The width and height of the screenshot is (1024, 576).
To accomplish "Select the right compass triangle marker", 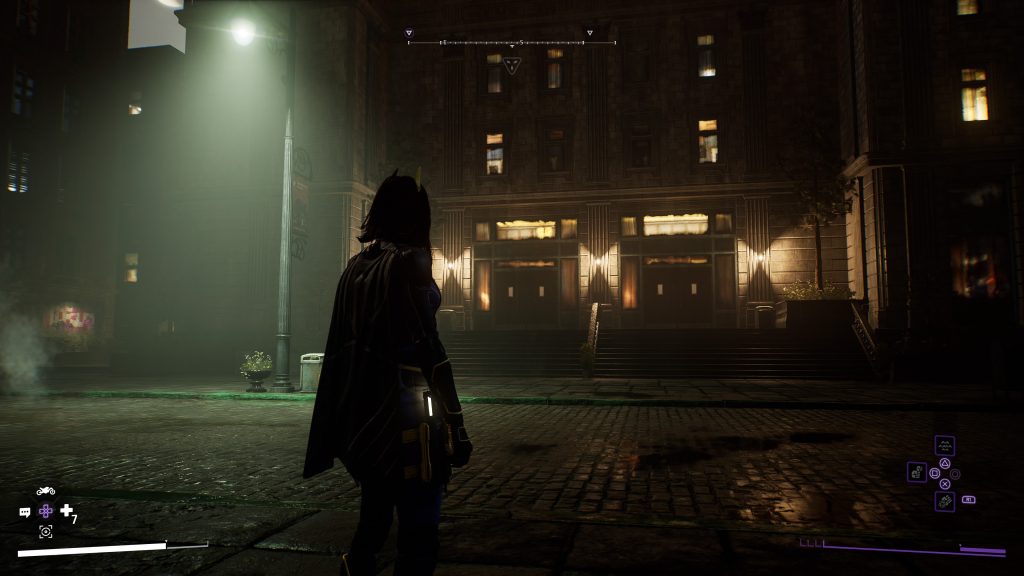I will pyautogui.click(x=589, y=33).
